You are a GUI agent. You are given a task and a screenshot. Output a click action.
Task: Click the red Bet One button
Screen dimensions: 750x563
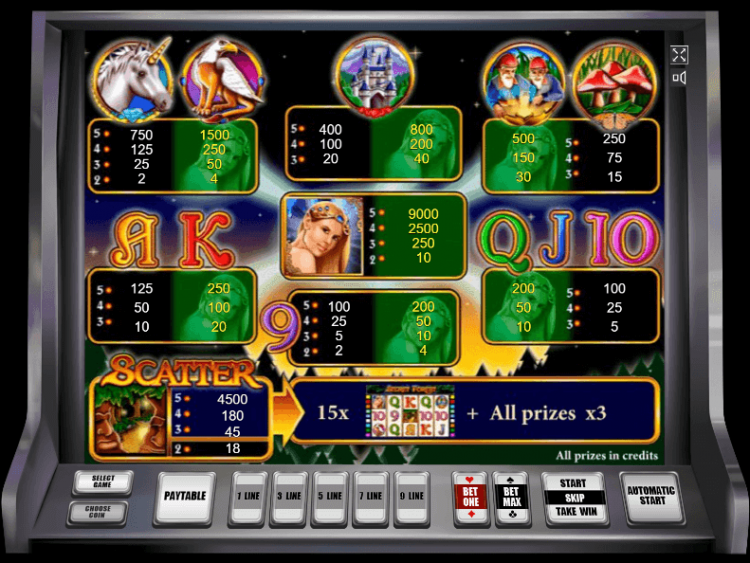pyautogui.click(x=470, y=497)
